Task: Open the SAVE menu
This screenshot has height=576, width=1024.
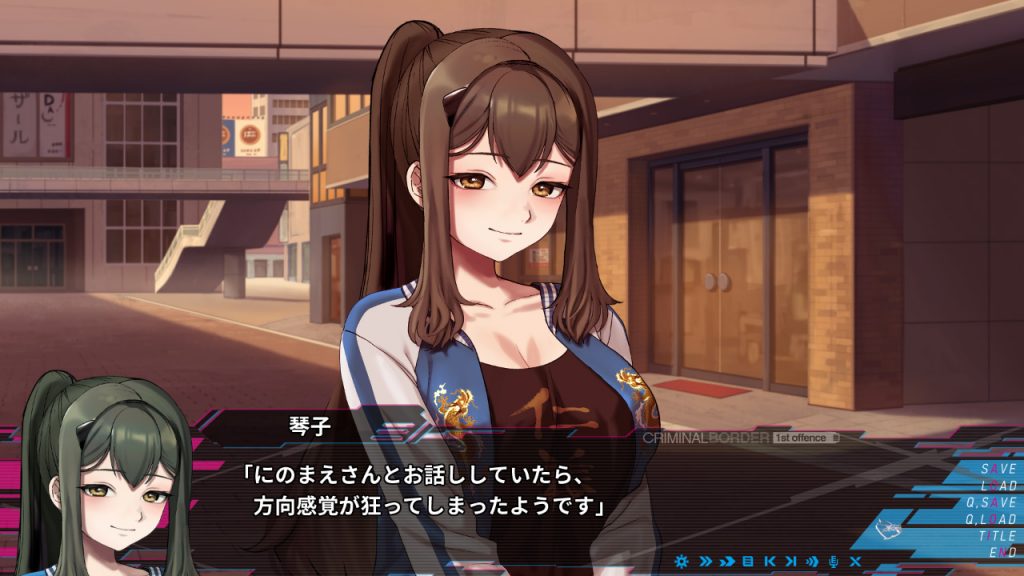Action: (x=997, y=468)
